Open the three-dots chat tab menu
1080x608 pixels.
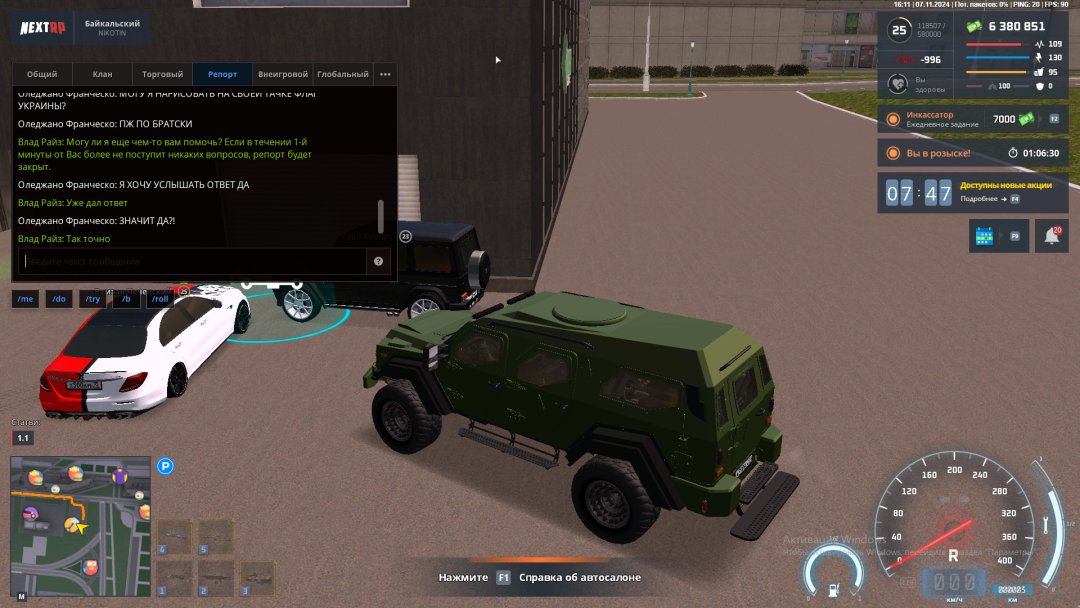(x=385, y=74)
